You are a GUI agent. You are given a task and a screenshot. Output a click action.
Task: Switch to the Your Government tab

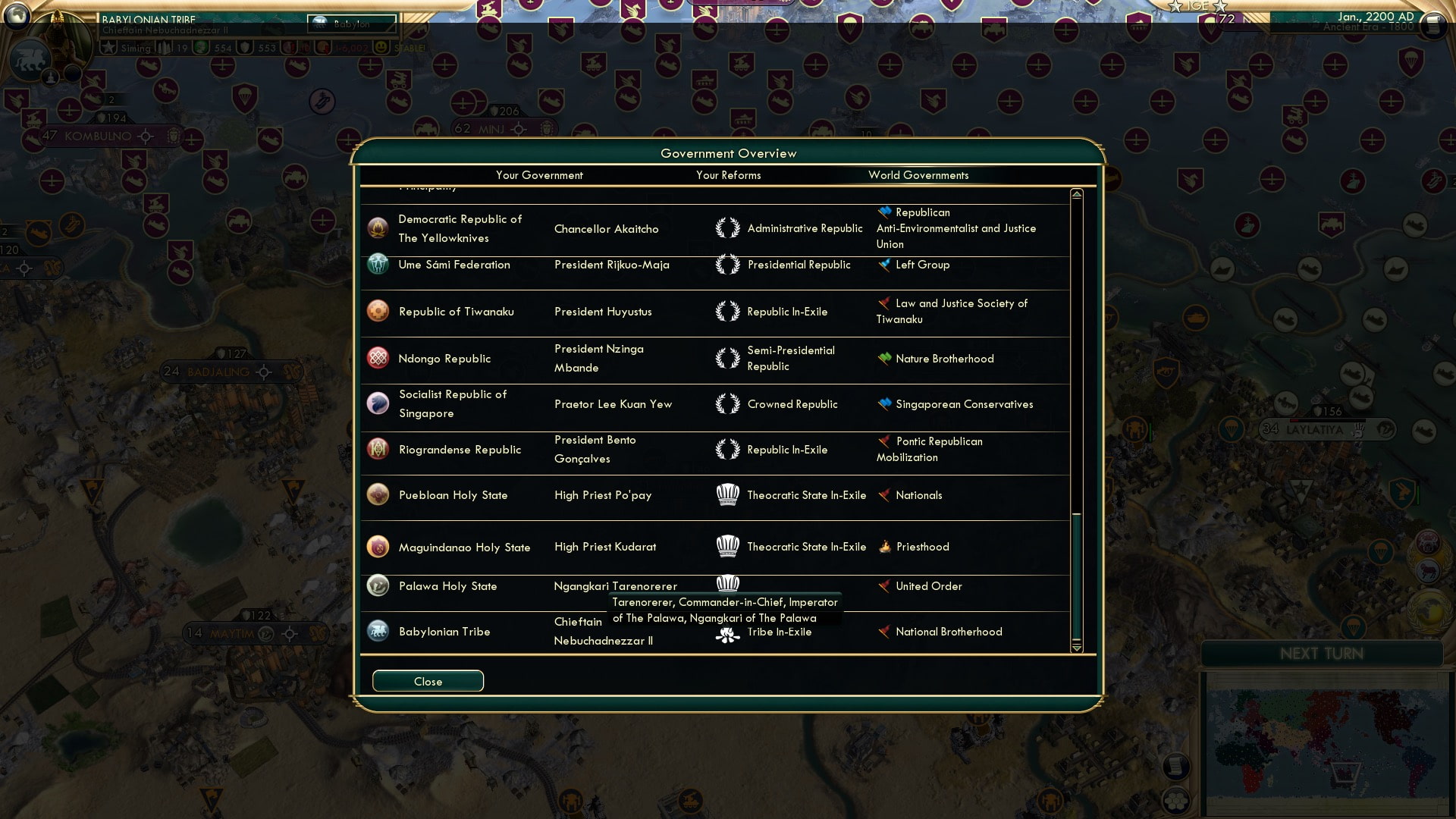coord(539,175)
